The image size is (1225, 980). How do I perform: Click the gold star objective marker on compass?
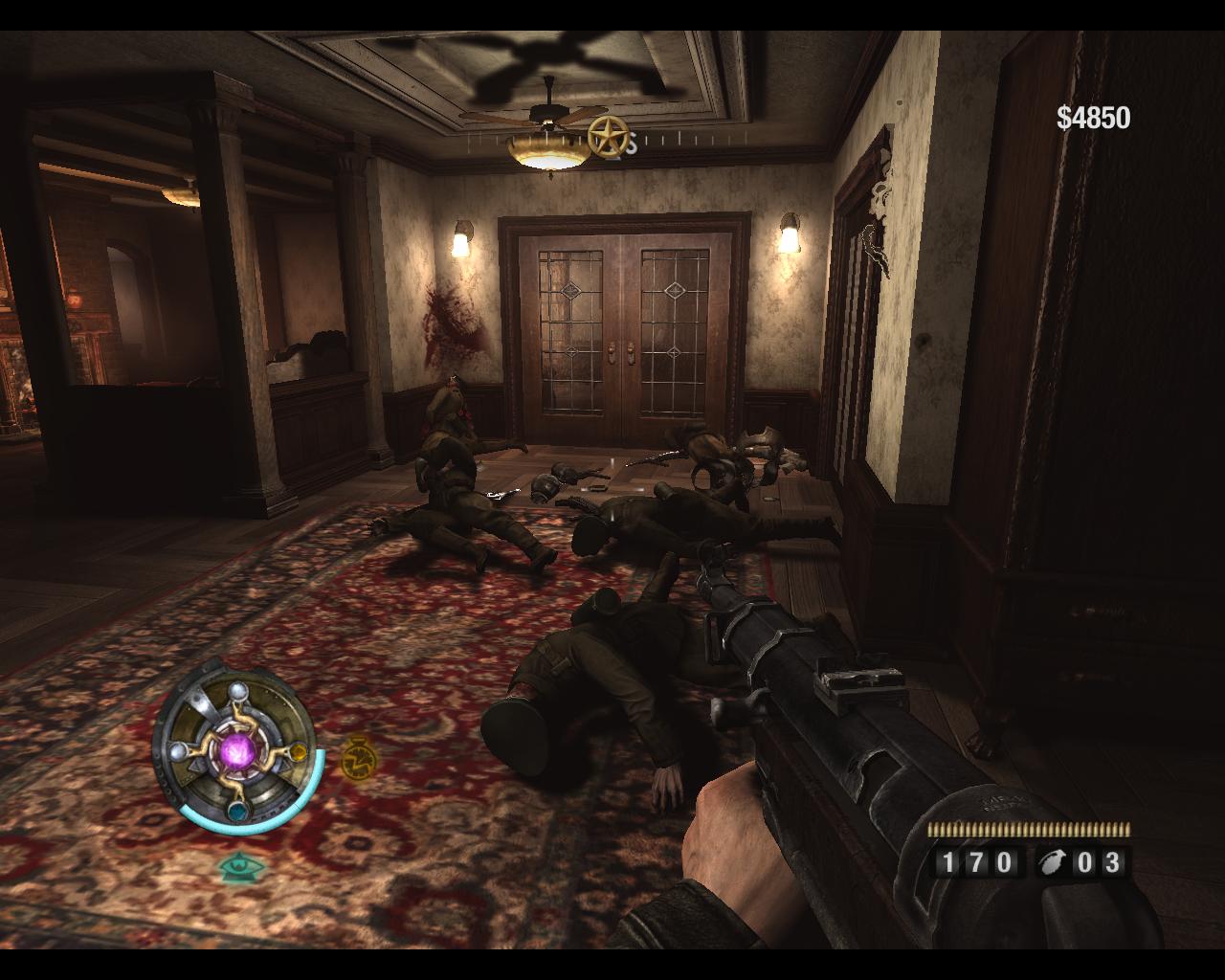[607, 137]
